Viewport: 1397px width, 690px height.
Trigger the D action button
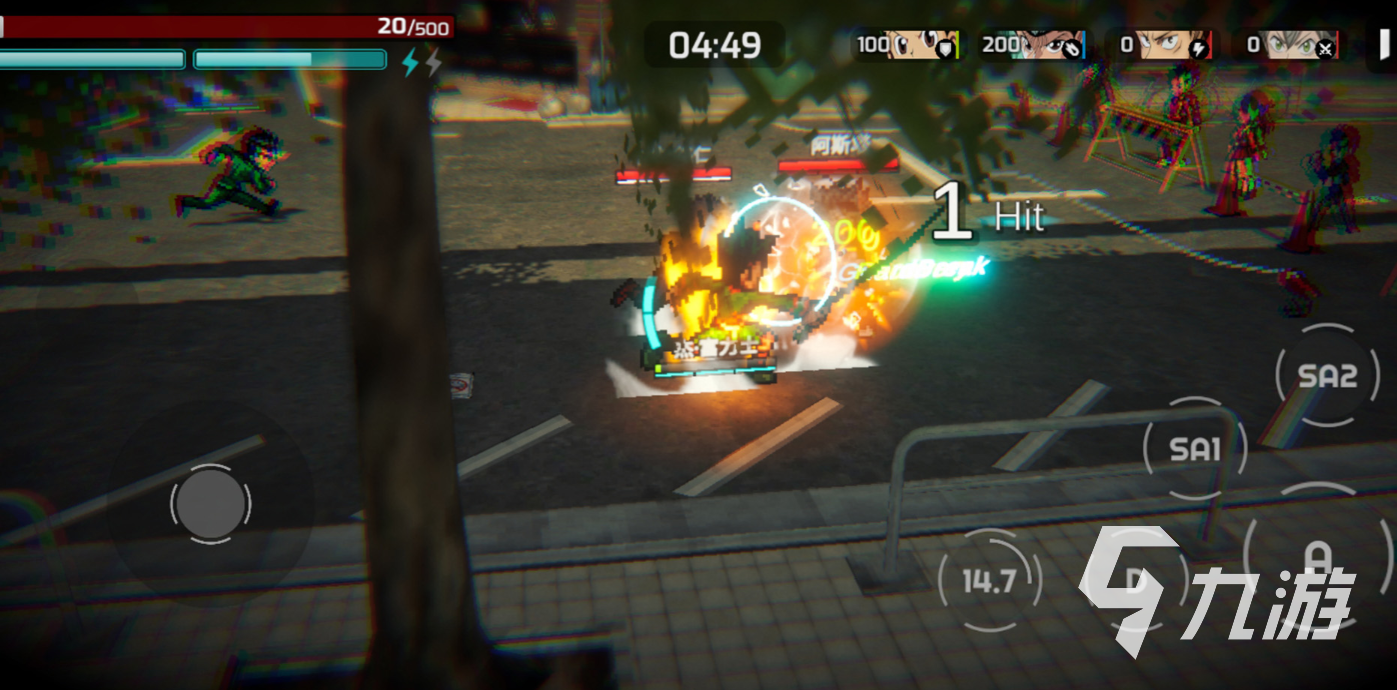click(1135, 581)
